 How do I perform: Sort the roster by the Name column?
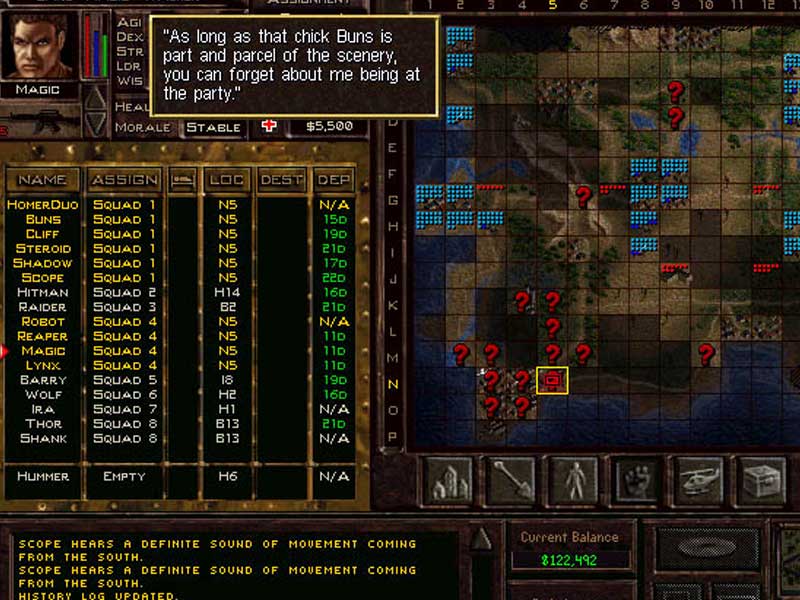(43, 180)
